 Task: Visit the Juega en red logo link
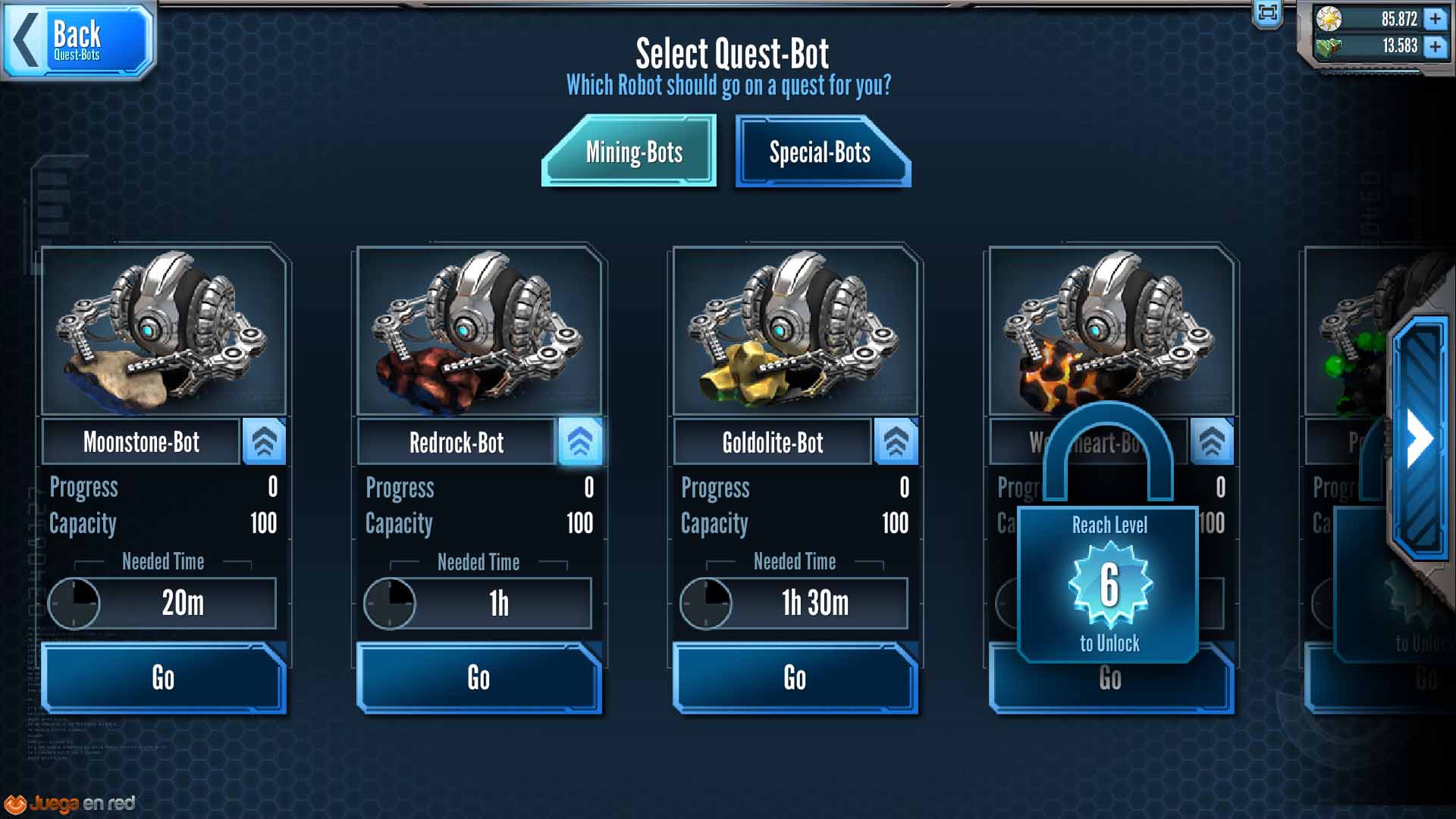tap(71, 803)
